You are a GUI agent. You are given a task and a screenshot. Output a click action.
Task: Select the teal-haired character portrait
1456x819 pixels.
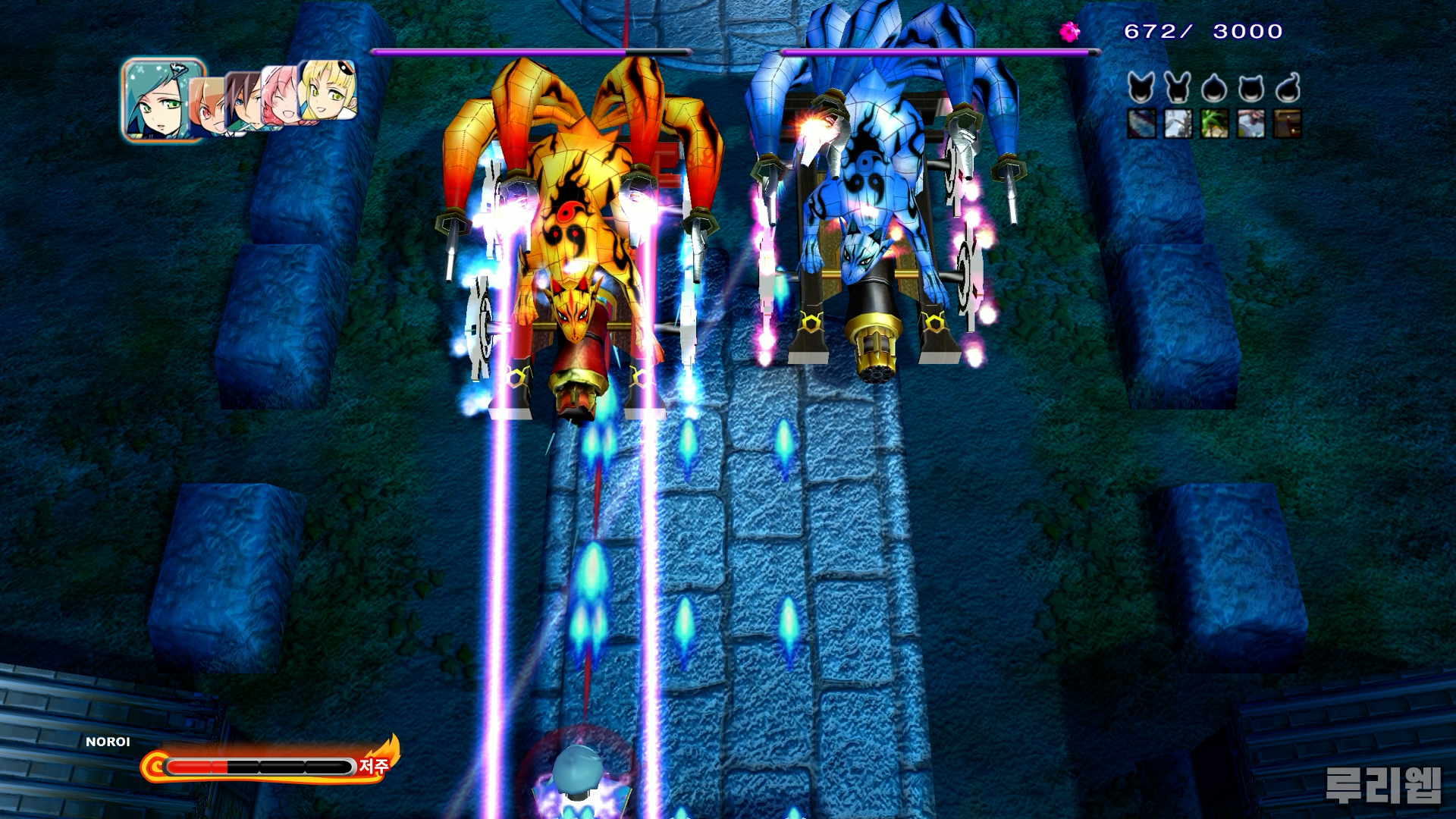162,100
